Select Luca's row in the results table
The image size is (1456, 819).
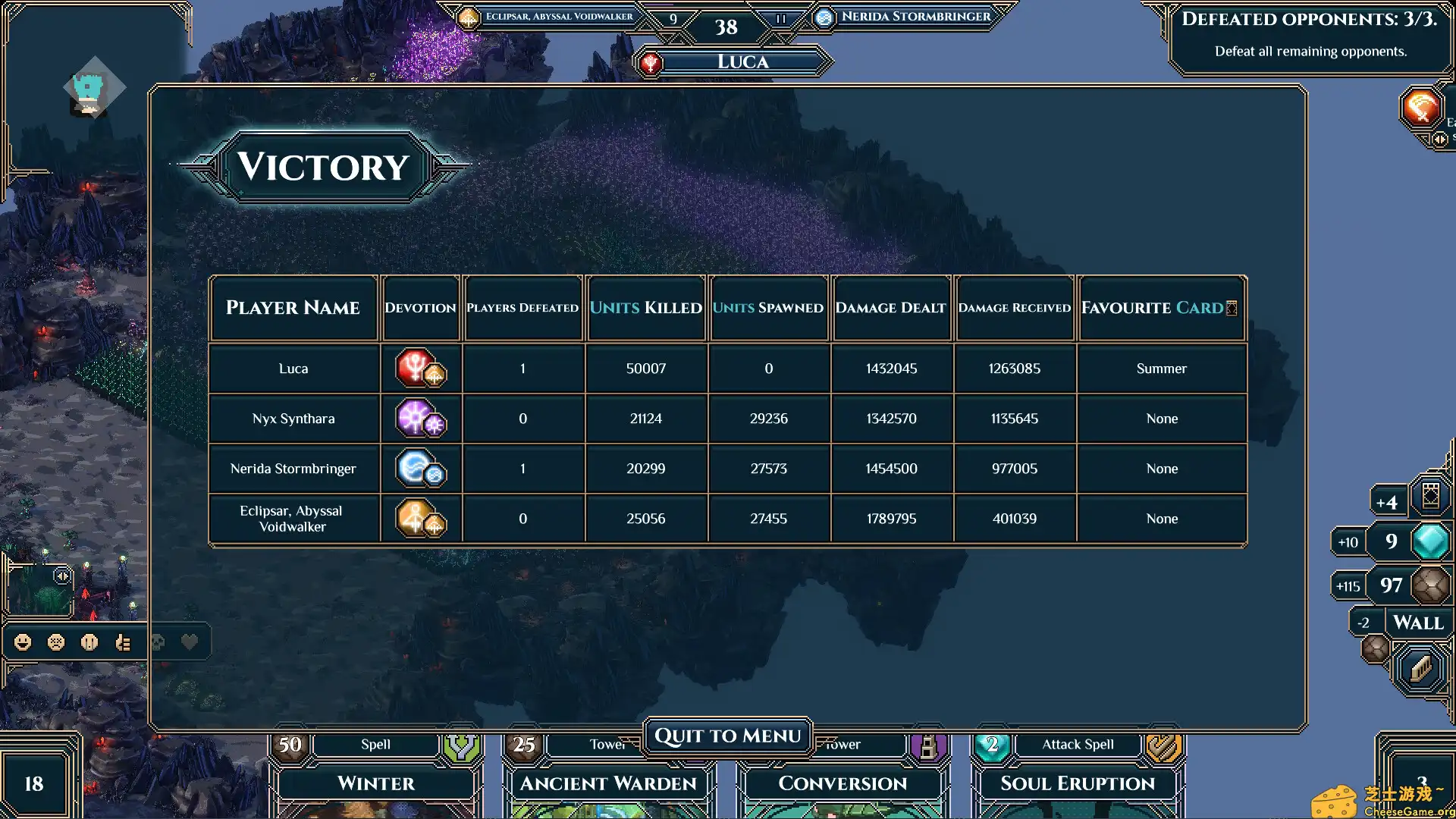(293, 369)
